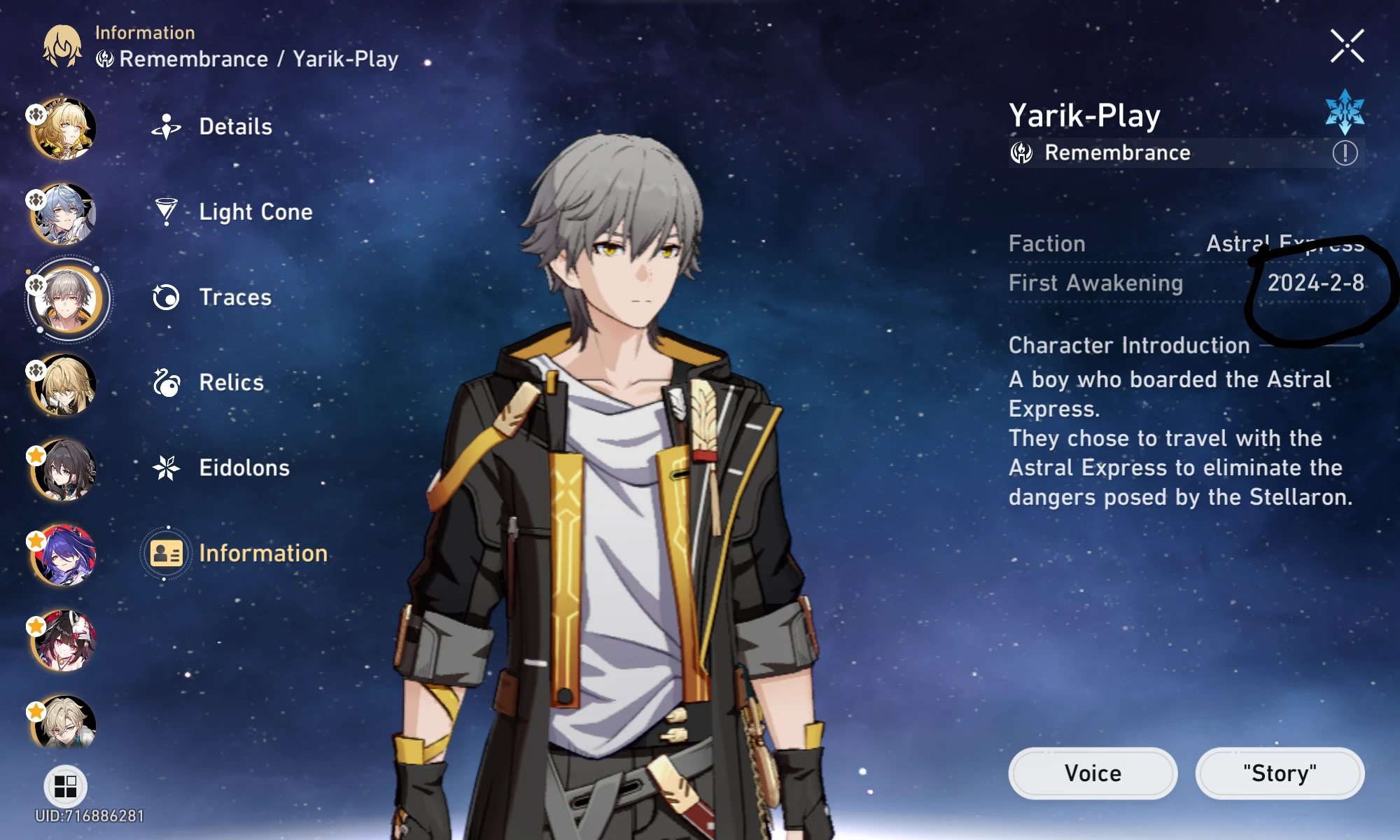Select the Light Cone funnel icon
The image size is (1400, 840).
[165, 211]
